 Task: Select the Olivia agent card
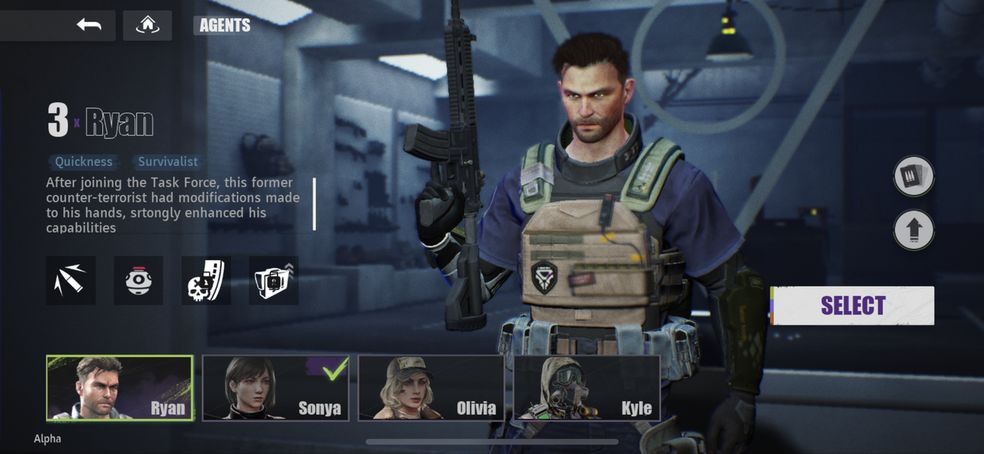[x=431, y=388]
